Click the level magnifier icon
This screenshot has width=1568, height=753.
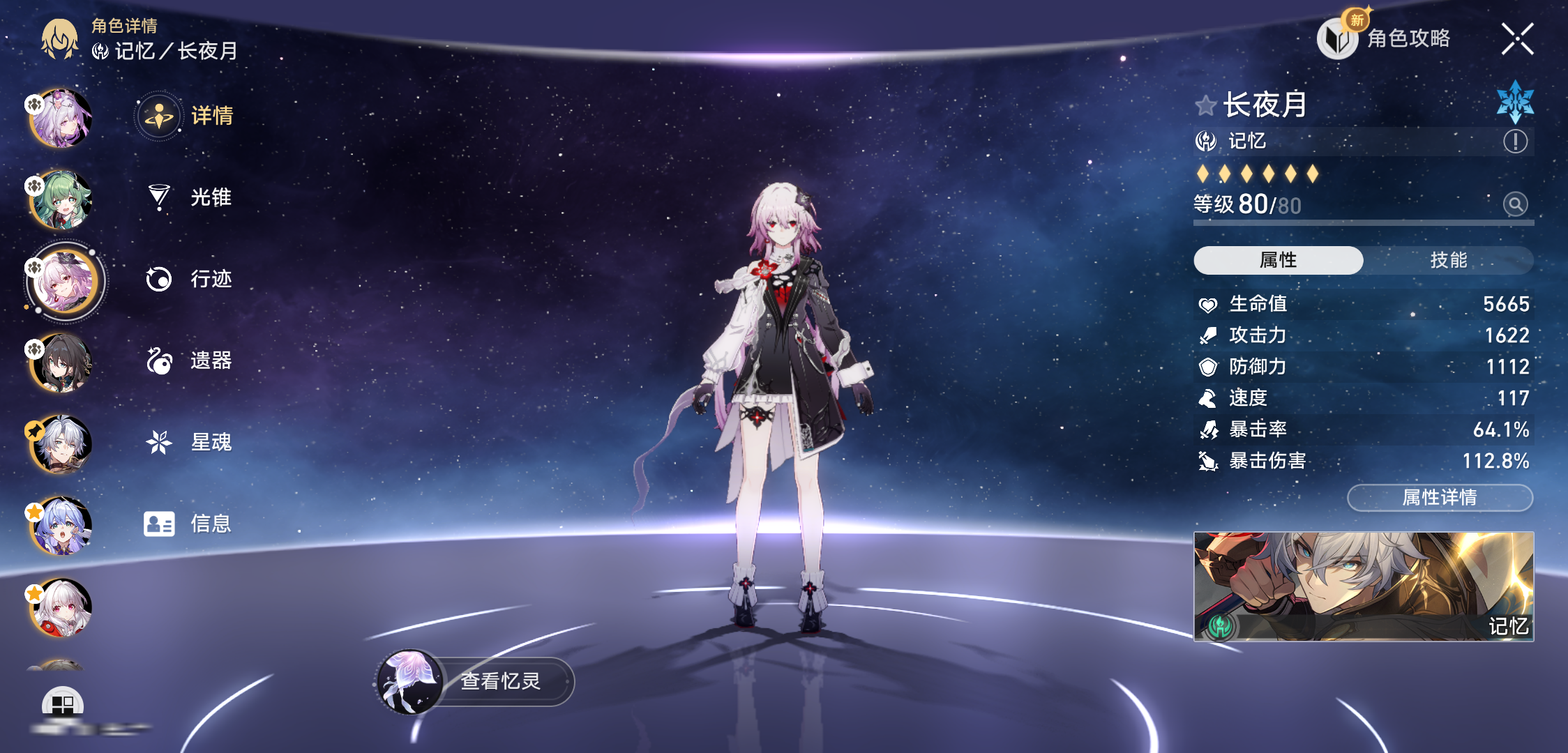click(1515, 204)
